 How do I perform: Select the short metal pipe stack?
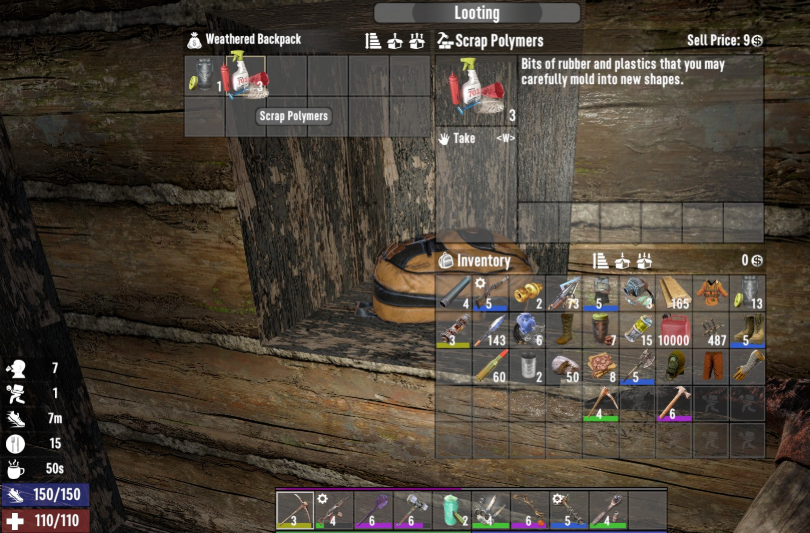455,292
